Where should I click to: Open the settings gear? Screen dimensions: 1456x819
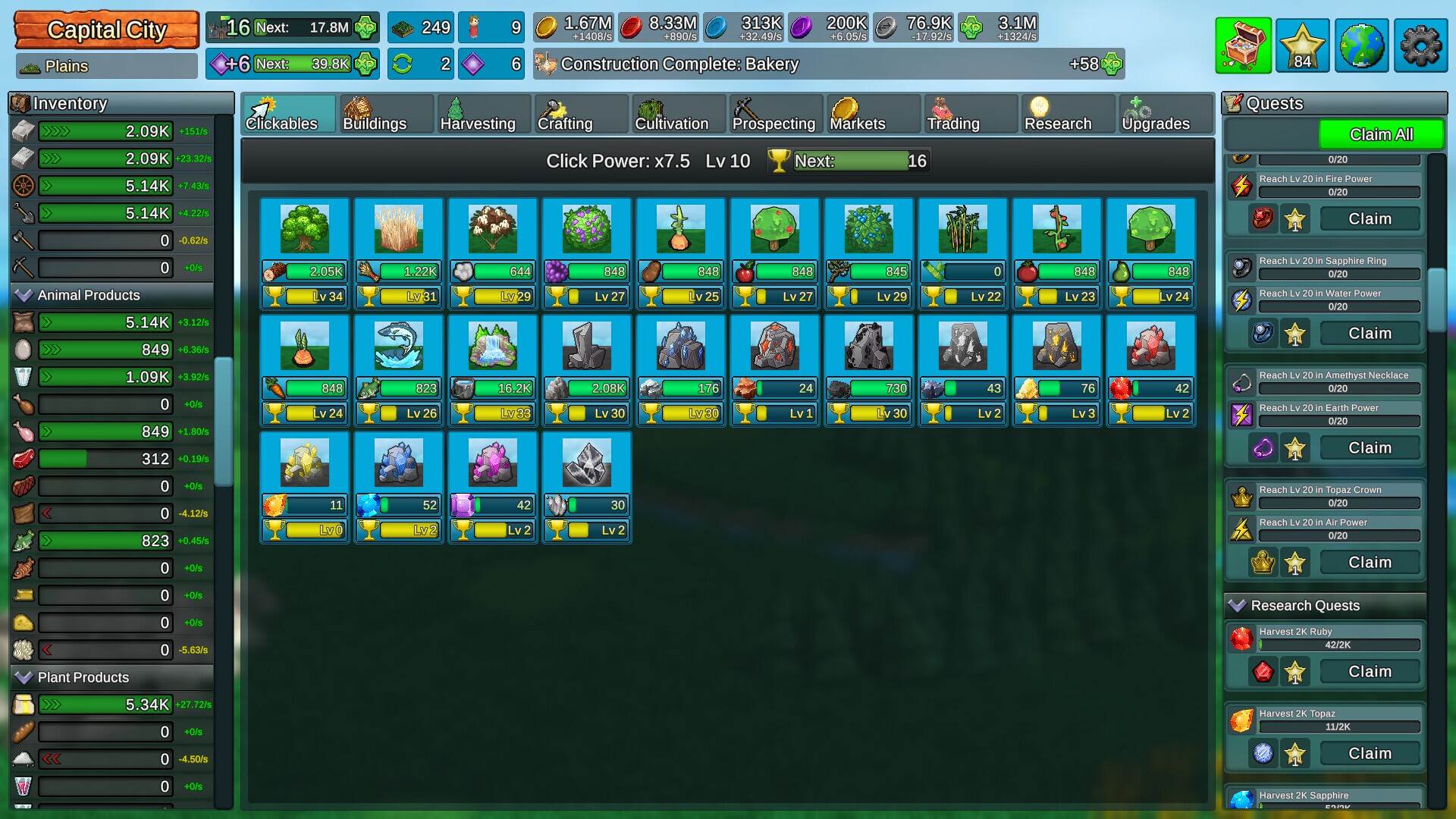1420,46
